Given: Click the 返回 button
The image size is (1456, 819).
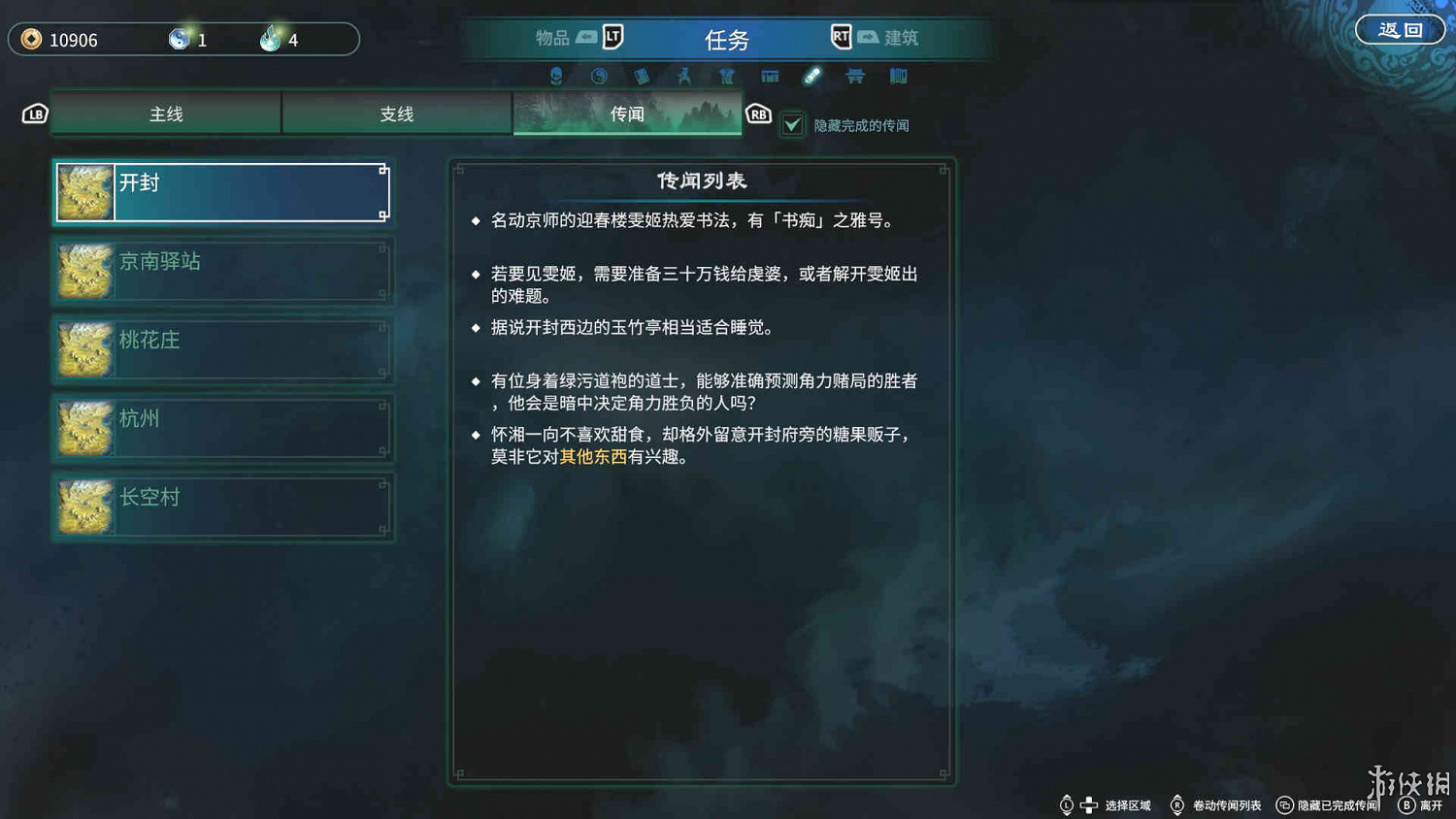Looking at the screenshot, I should pos(1400,29).
